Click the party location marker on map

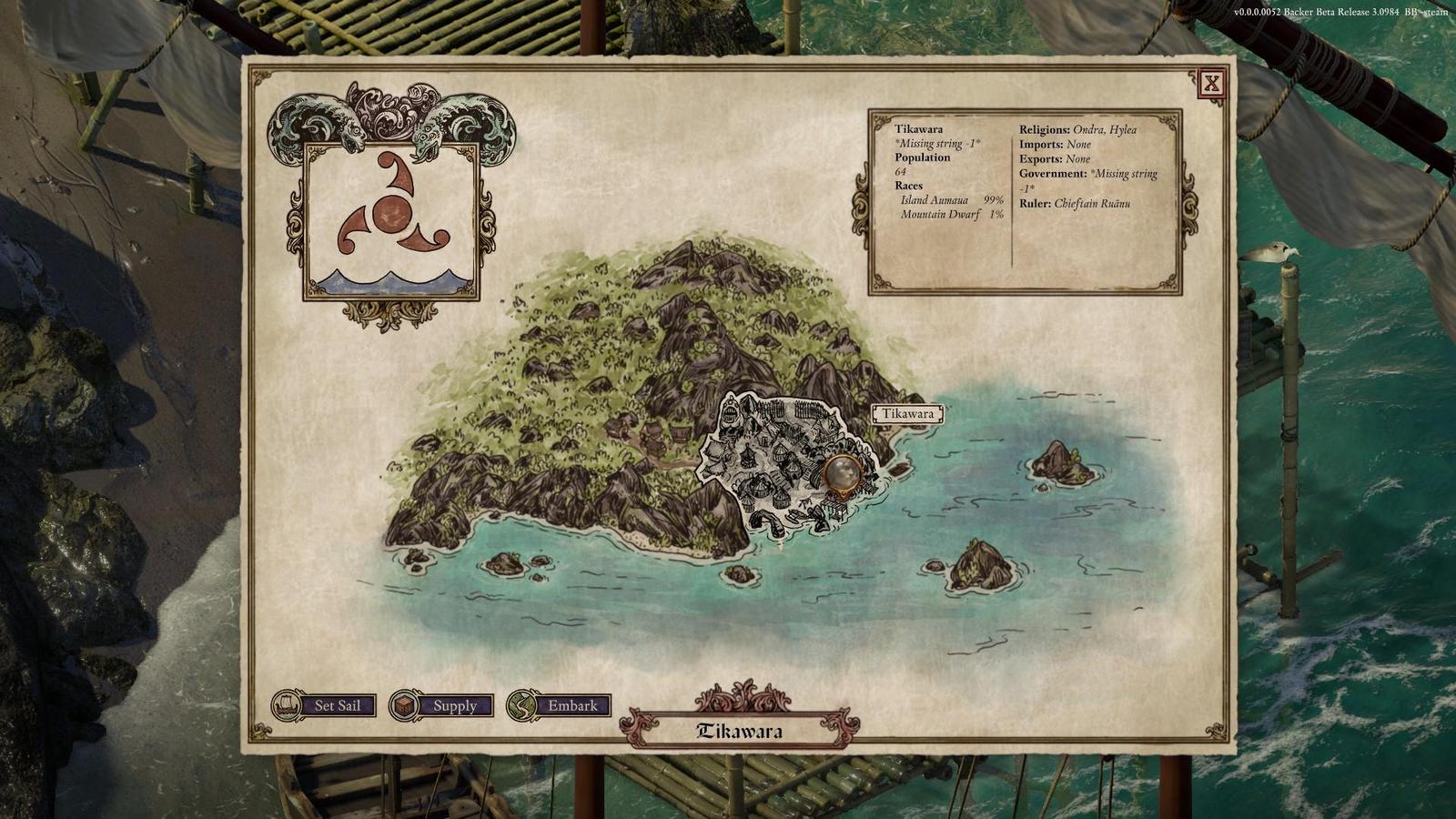click(x=843, y=473)
